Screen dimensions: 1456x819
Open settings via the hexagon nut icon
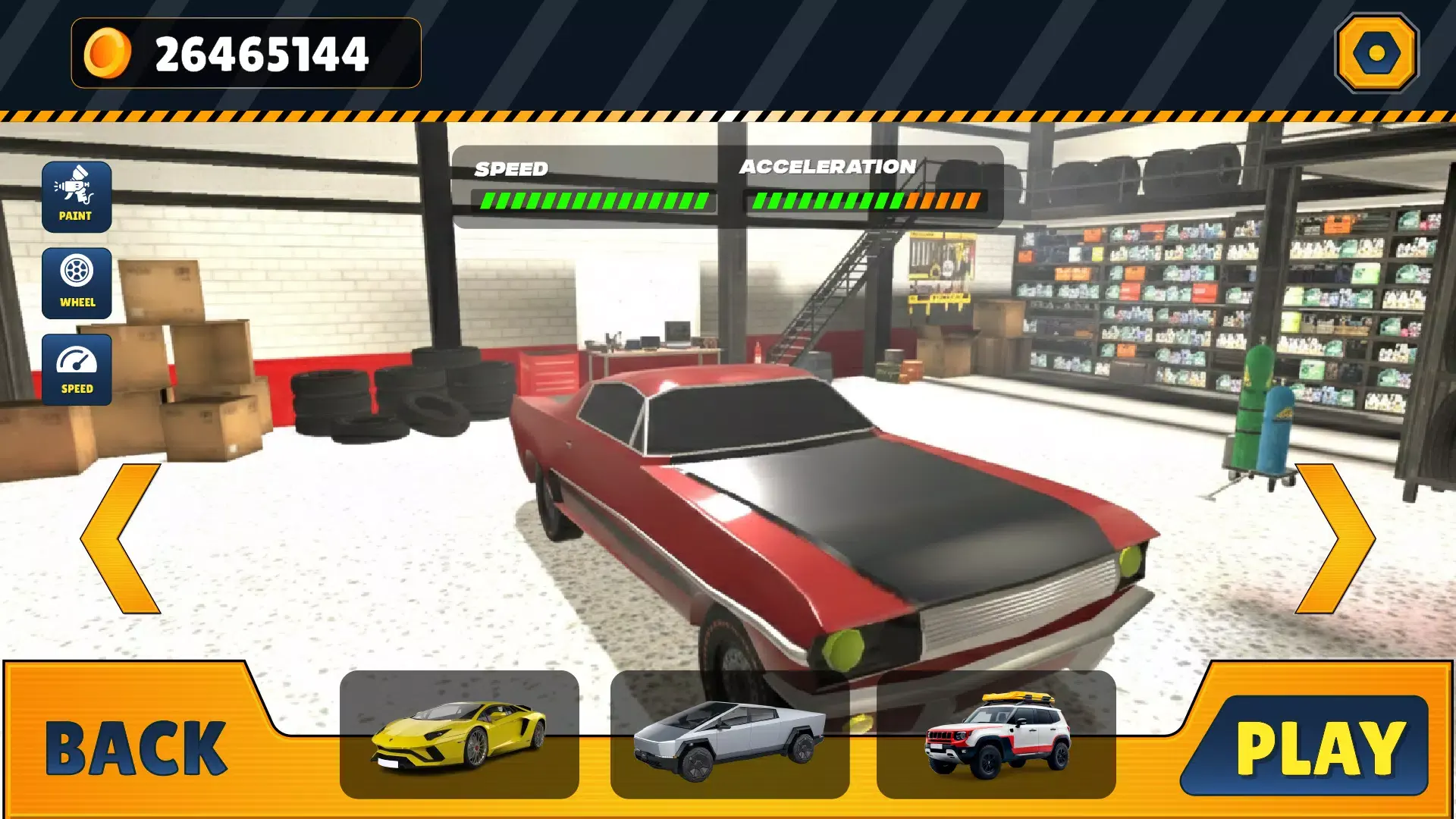(x=1376, y=53)
